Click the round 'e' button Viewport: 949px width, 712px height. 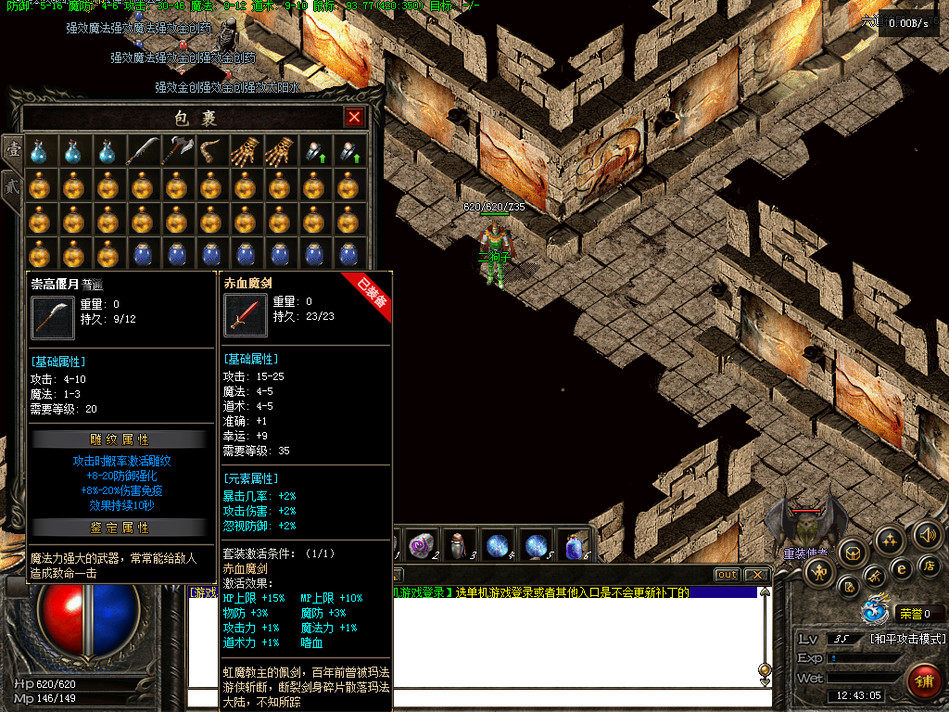coord(900,567)
